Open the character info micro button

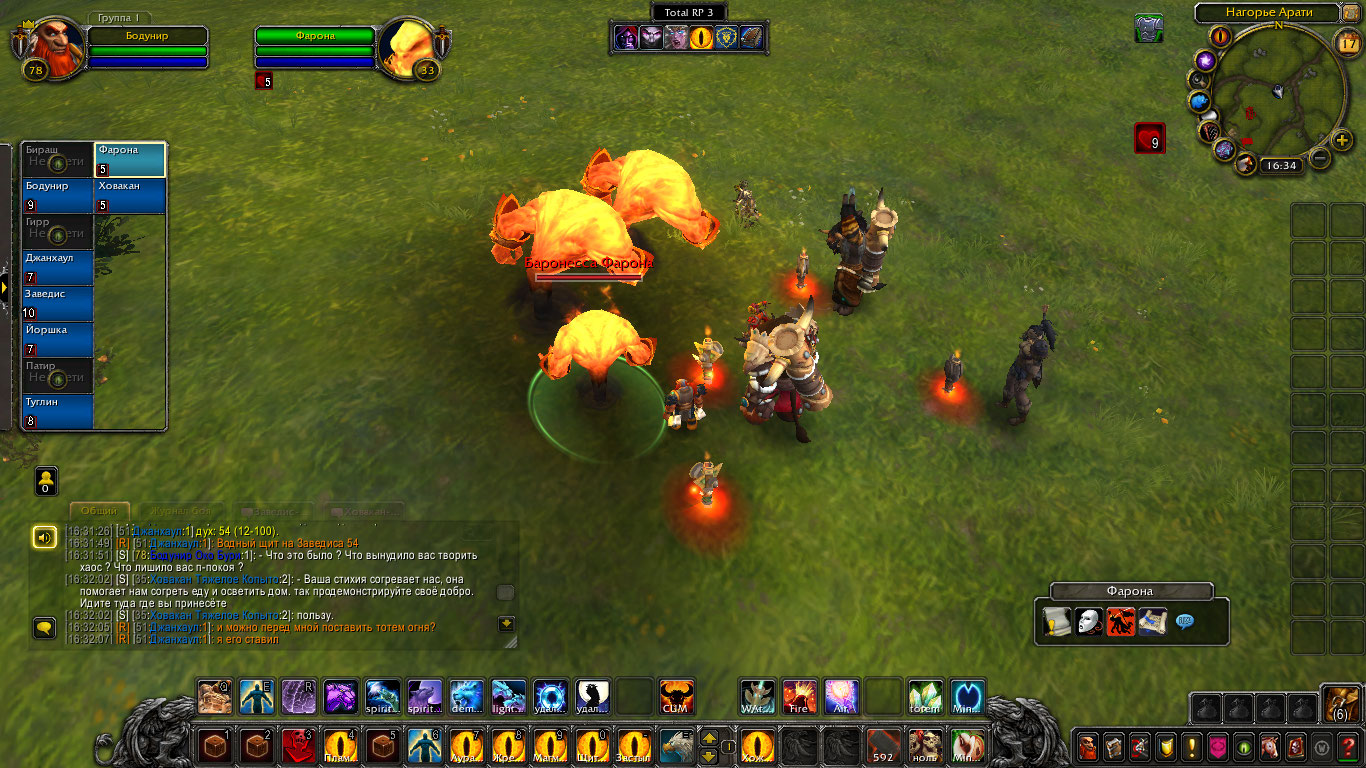[1088, 746]
